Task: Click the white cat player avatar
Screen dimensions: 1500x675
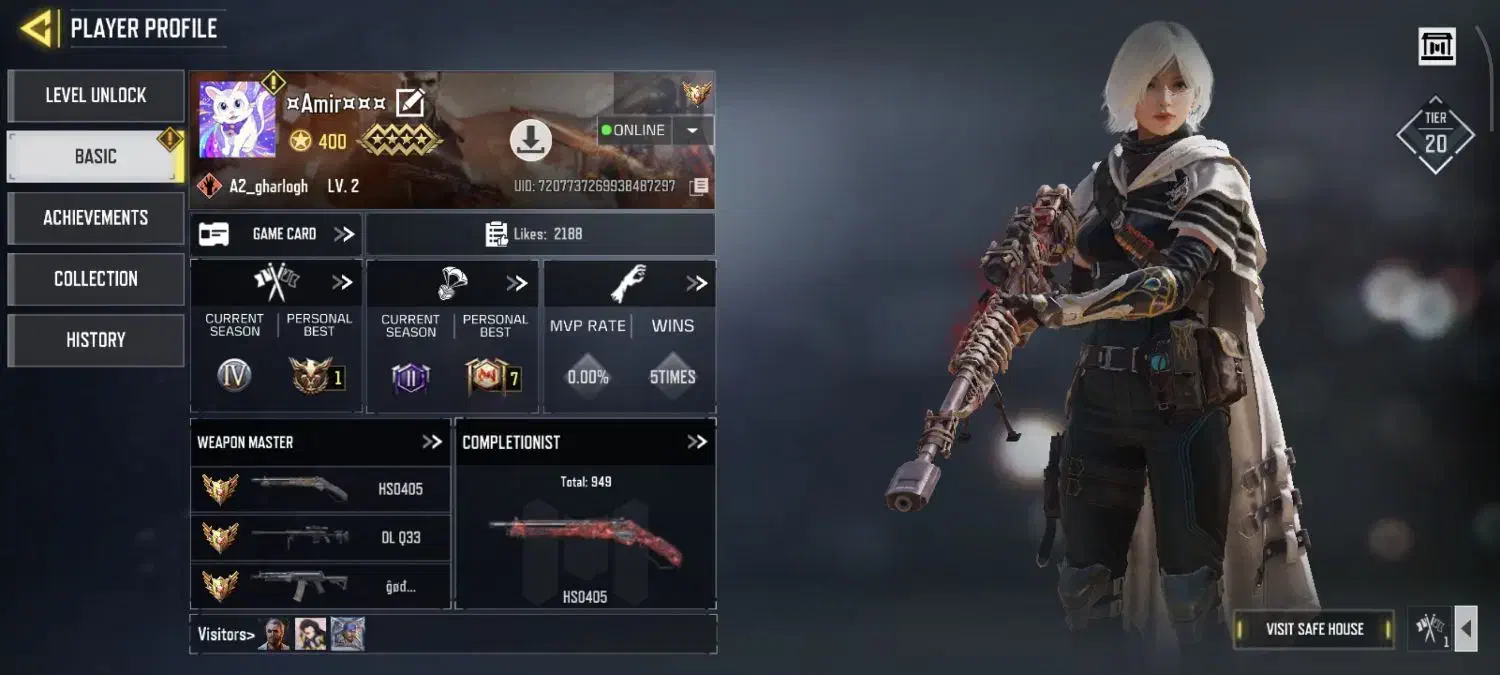Action: 237,120
